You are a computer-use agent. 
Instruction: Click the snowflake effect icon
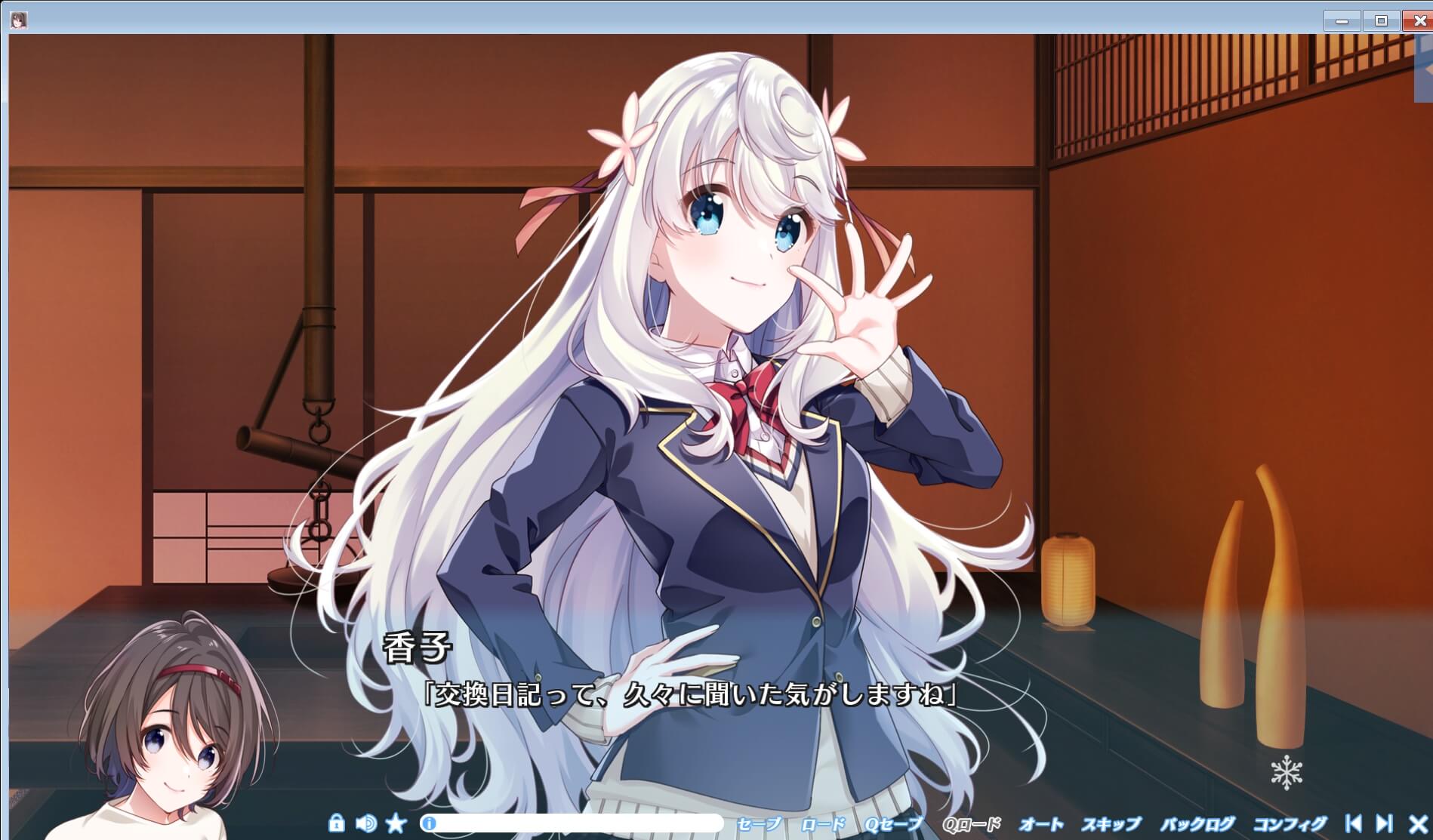click(1288, 771)
